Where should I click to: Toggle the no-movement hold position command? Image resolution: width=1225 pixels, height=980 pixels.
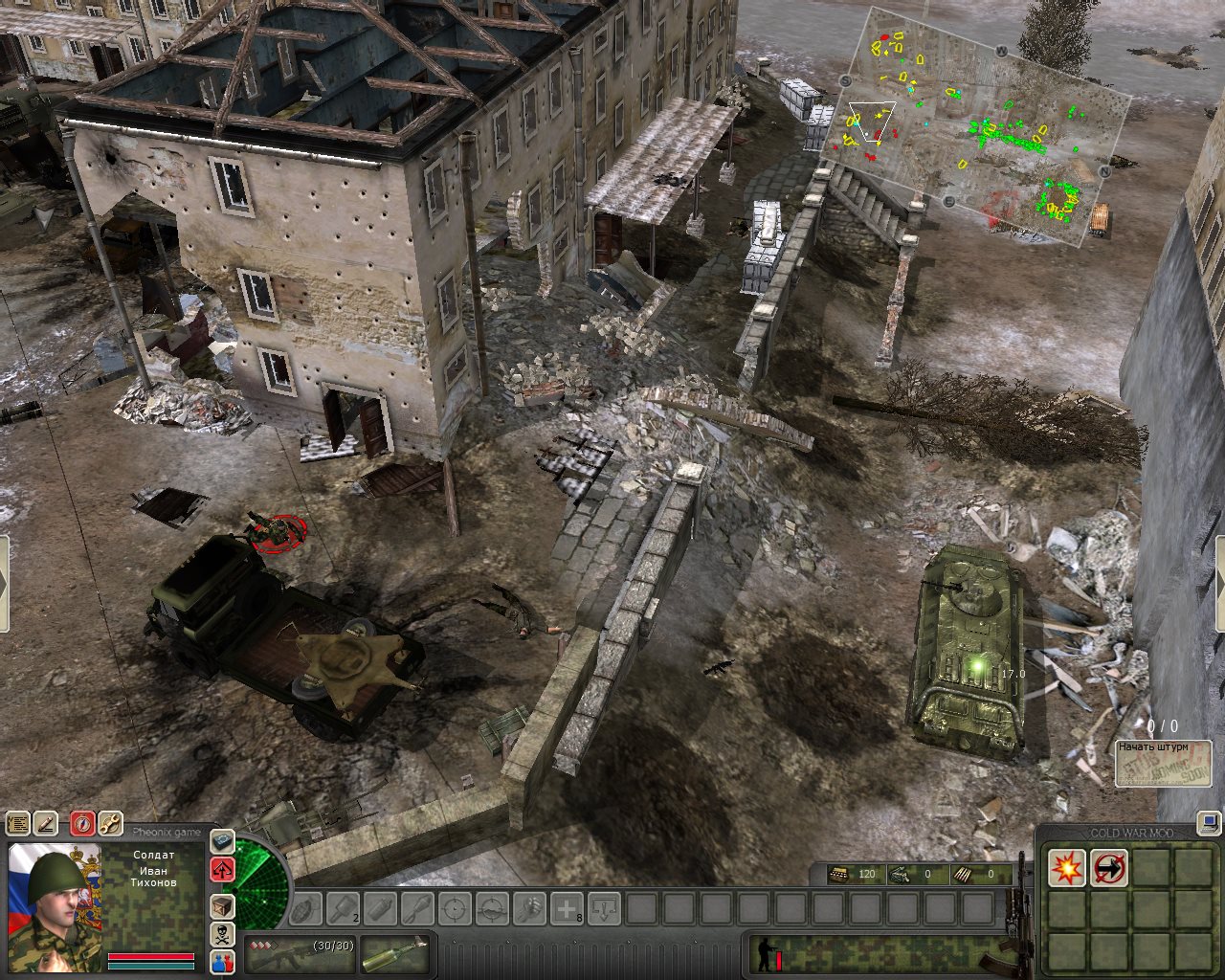pyautogui.click(x=1109, y=868)
